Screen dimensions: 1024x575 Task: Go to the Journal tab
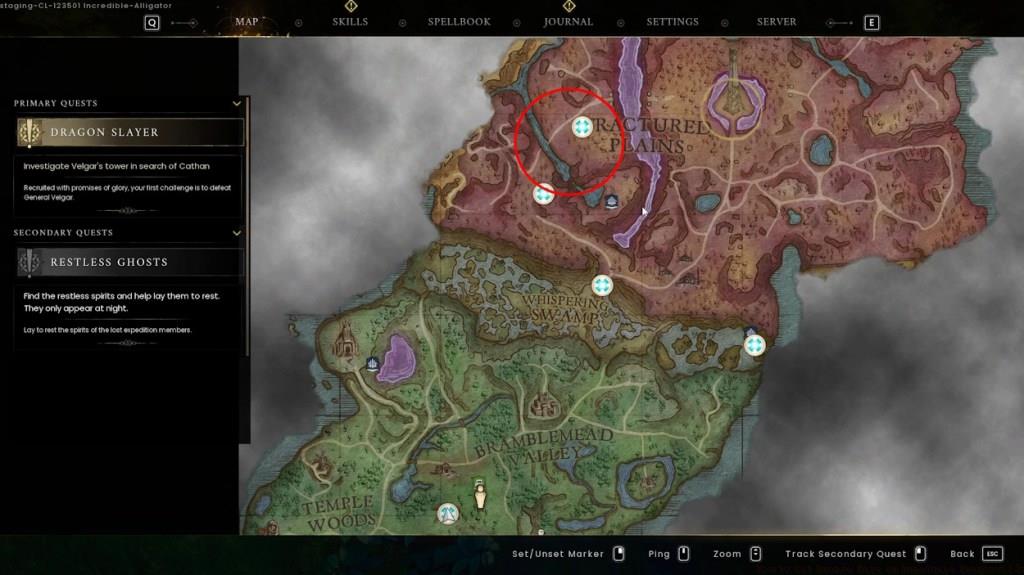pos(568,22)
